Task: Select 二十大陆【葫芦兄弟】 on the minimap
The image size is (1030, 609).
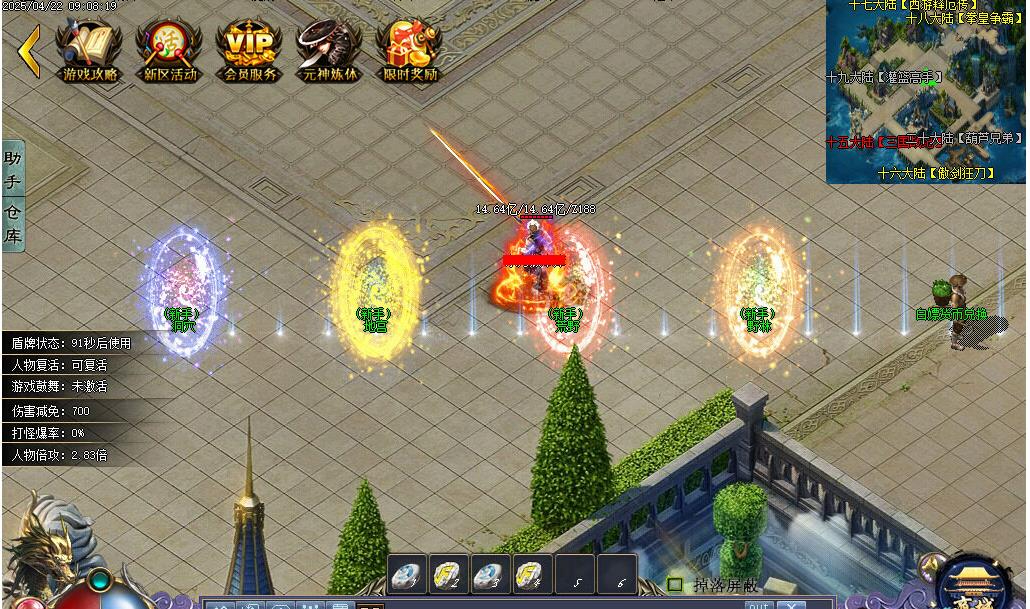Action: click(972, 138)
